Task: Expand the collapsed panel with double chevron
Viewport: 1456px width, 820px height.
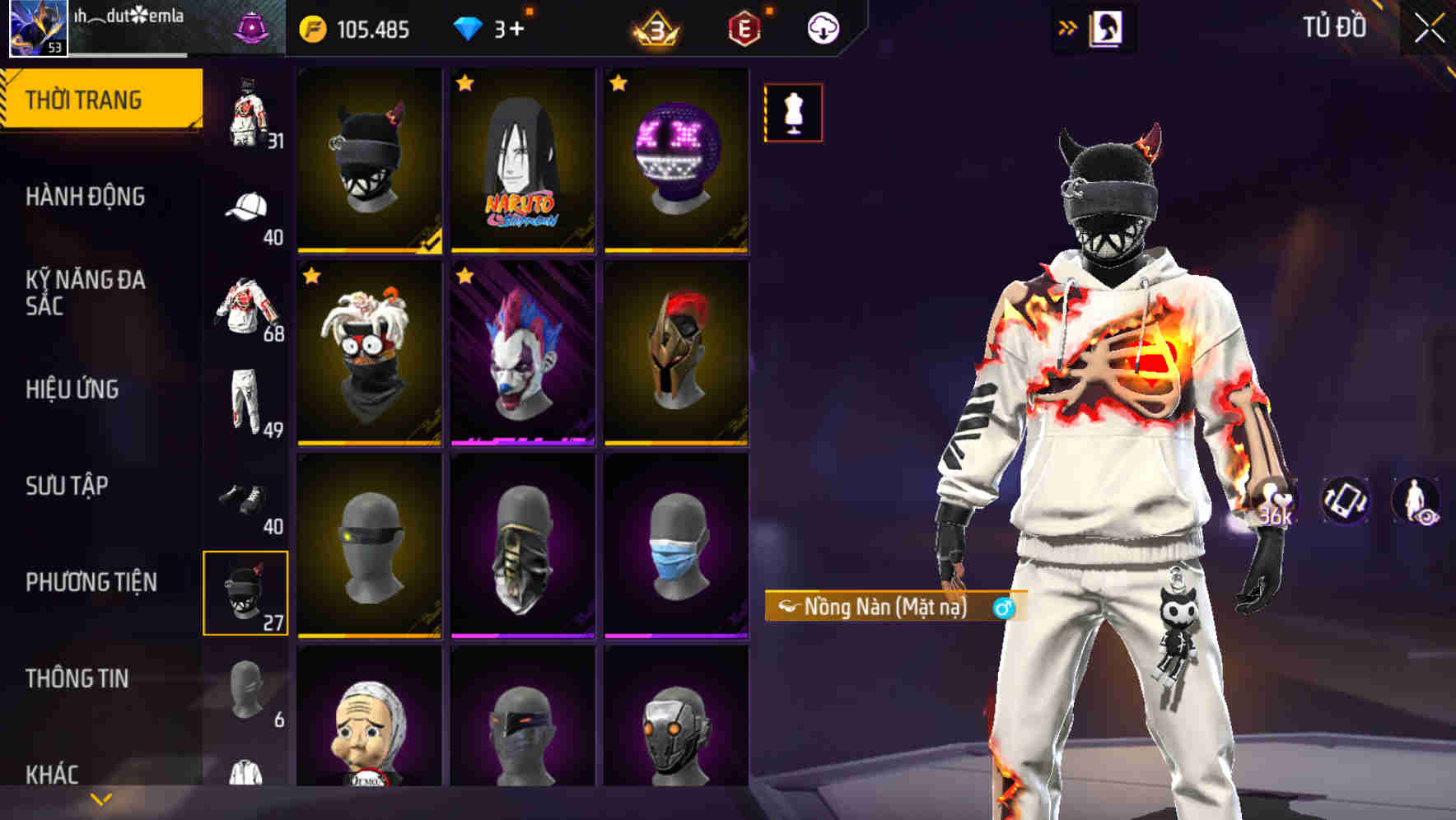Action: 1068,26
